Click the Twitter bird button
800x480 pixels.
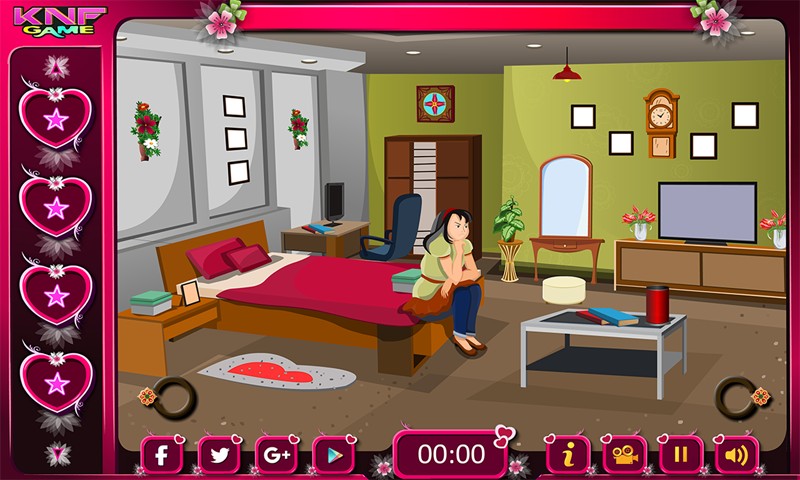pos(218,455)
